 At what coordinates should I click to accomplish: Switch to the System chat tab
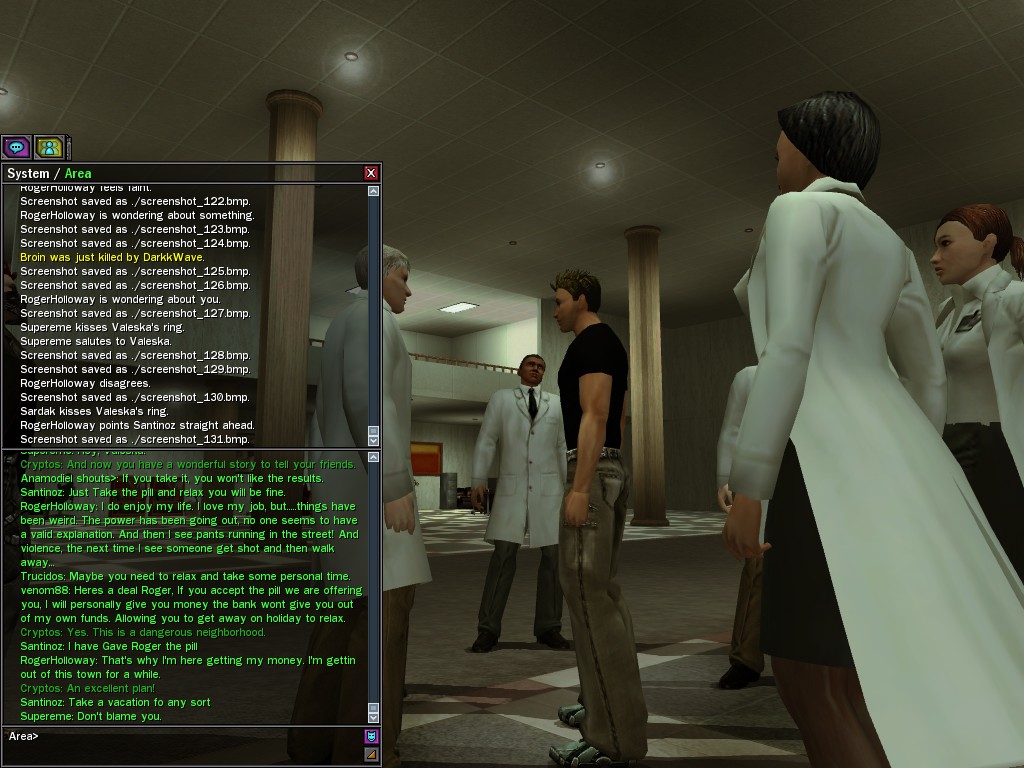[28, 174]
